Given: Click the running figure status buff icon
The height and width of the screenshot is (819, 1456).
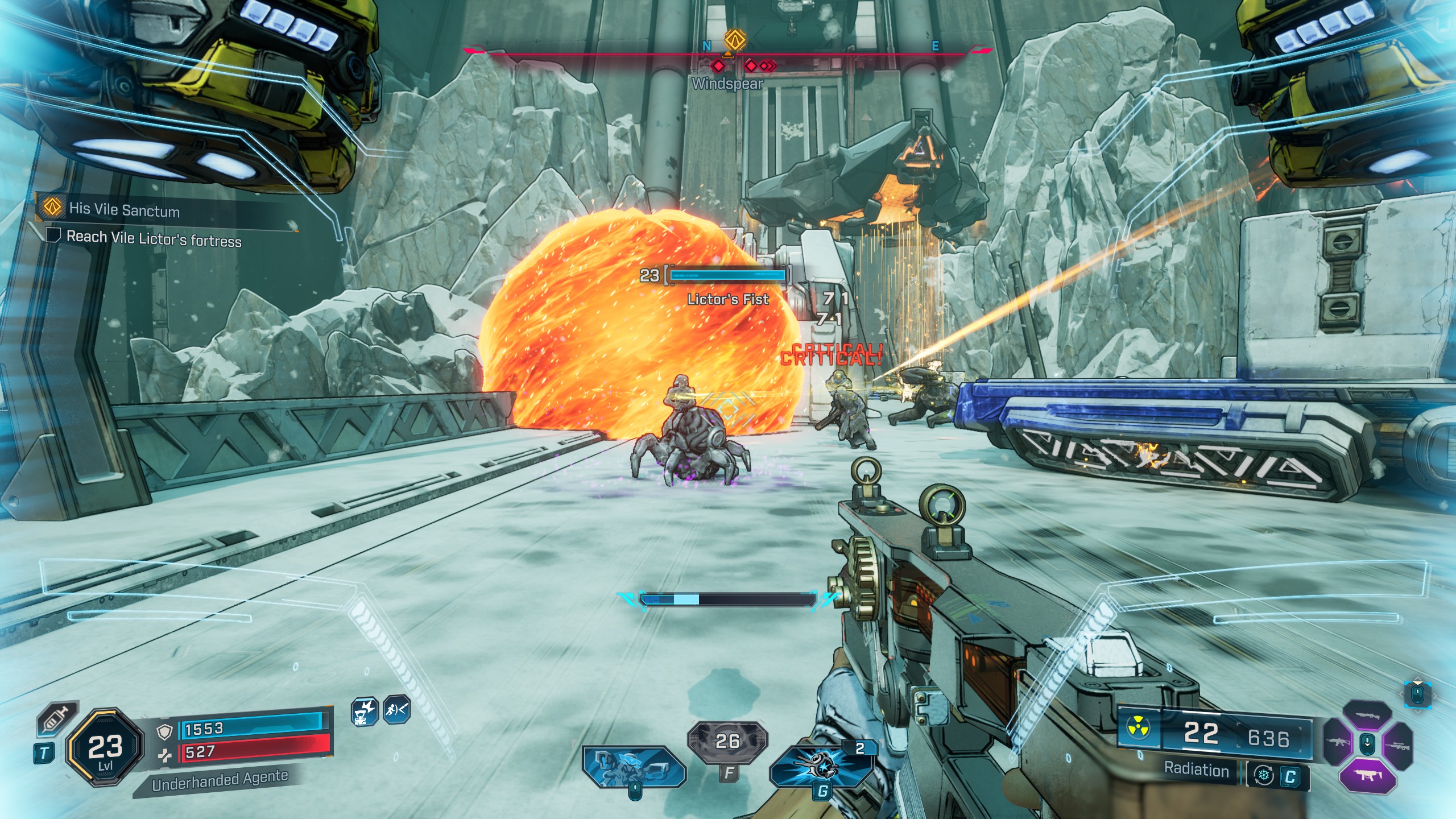Looking at the screenshot, I should pos(396,709).
